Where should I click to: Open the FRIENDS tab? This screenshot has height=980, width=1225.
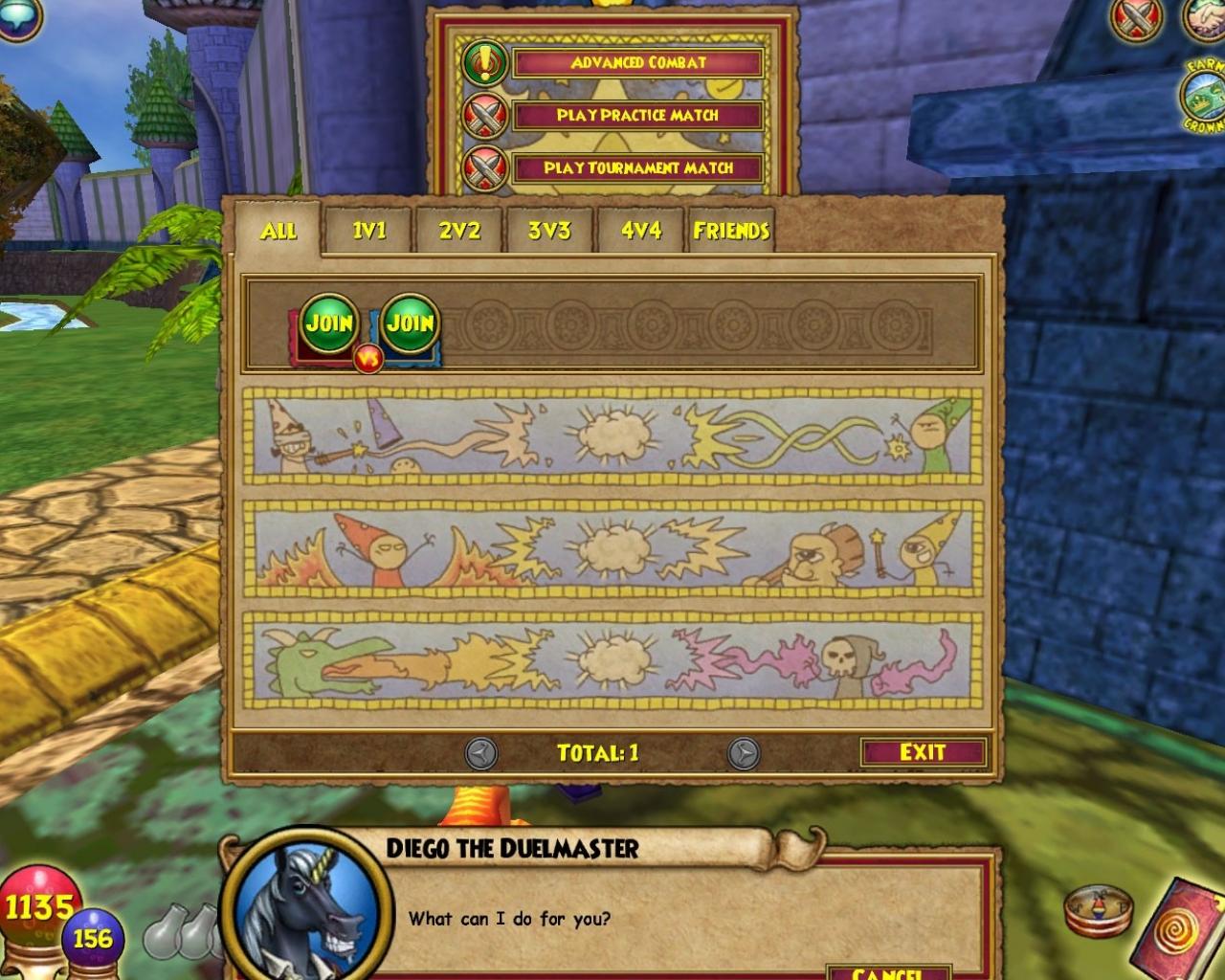pos(730,231)
